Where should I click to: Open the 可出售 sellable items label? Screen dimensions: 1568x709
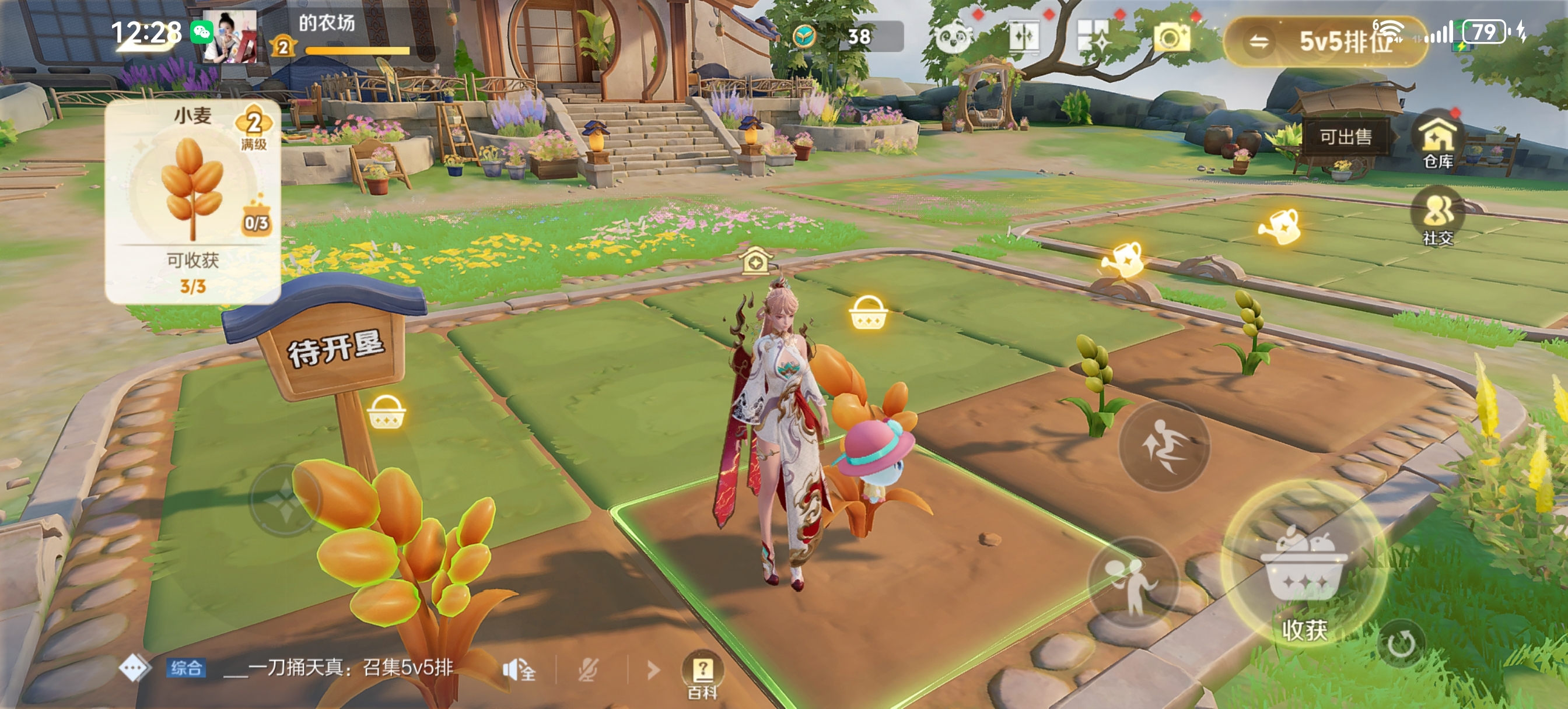coord(1345,137)
